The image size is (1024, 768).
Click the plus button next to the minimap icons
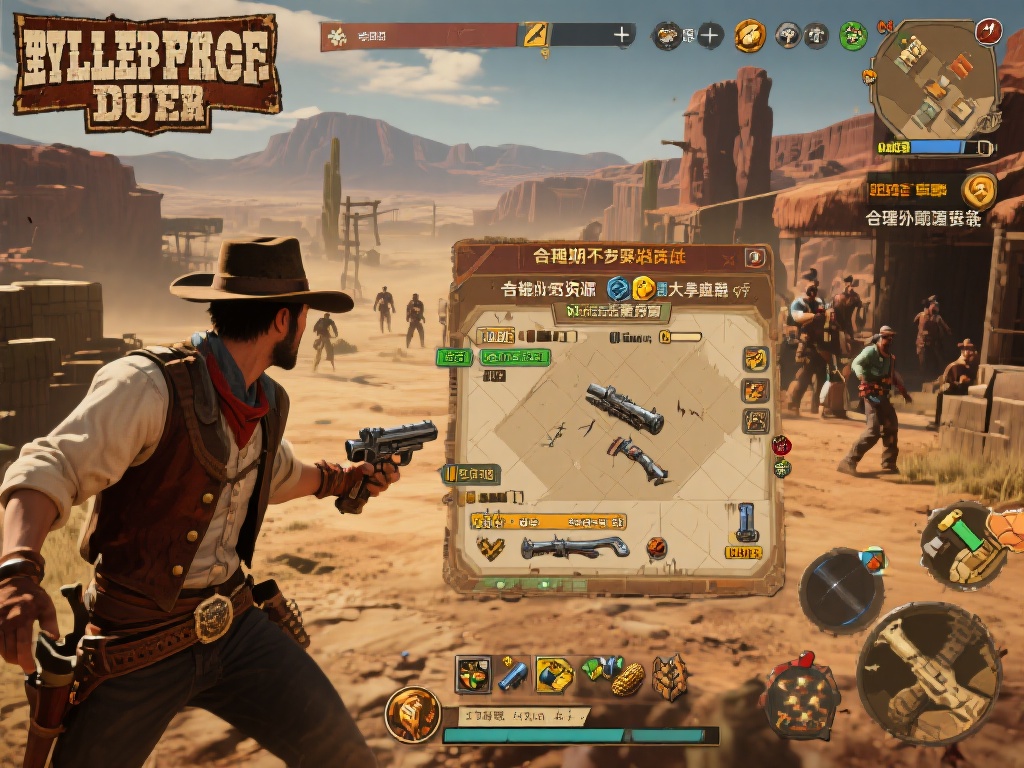click(x=710, y=36)
